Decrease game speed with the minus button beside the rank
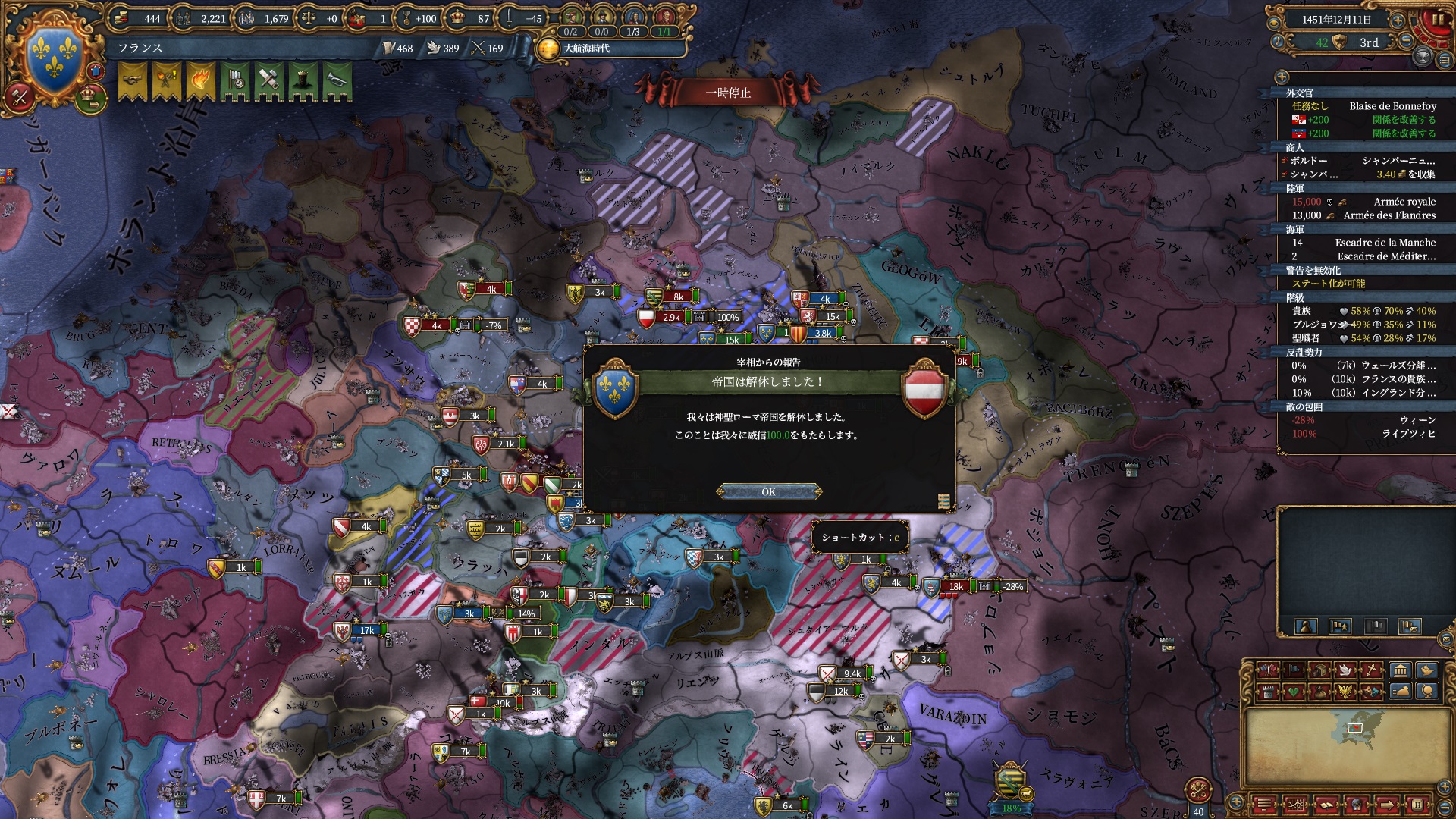 (x=1405, y=42)
